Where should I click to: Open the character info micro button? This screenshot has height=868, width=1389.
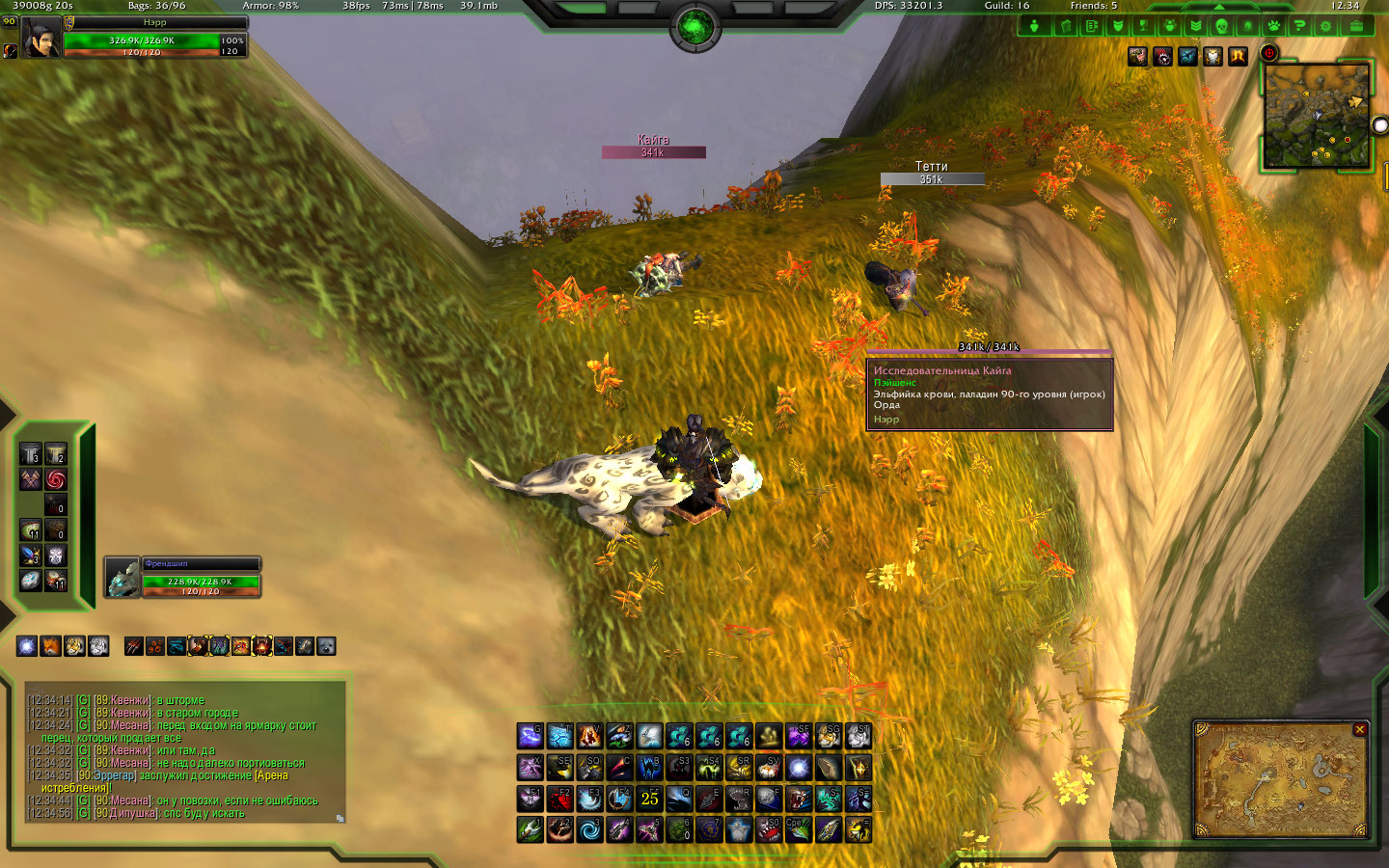(1034, 26)
